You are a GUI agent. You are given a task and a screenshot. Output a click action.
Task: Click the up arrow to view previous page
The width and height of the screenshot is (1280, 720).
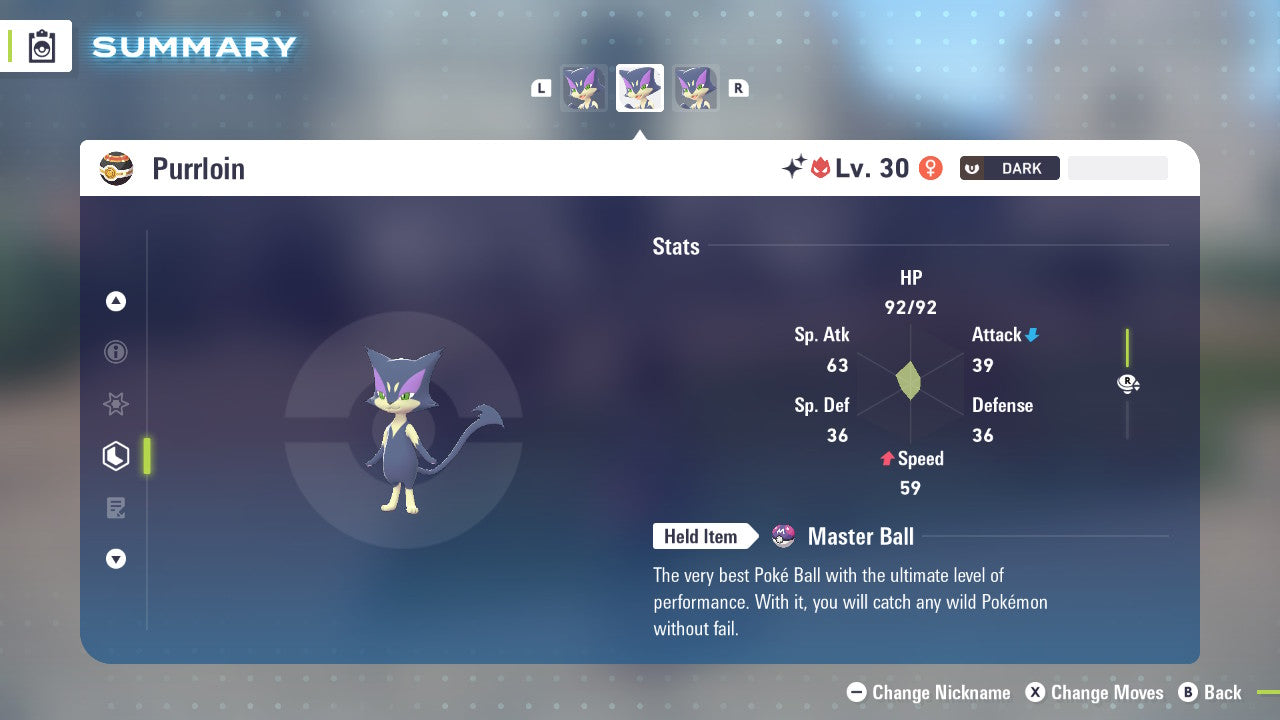(x=116, y=300)
